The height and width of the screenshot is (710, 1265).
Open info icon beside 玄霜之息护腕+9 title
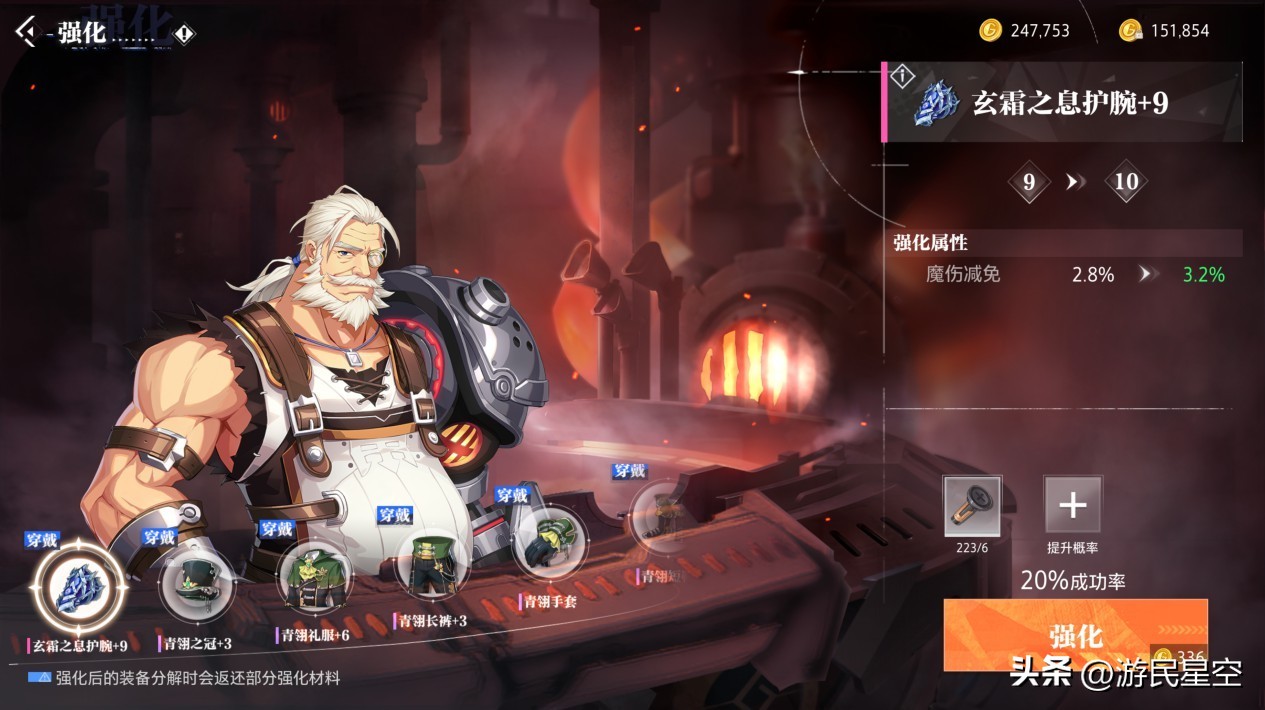(903, 75)
